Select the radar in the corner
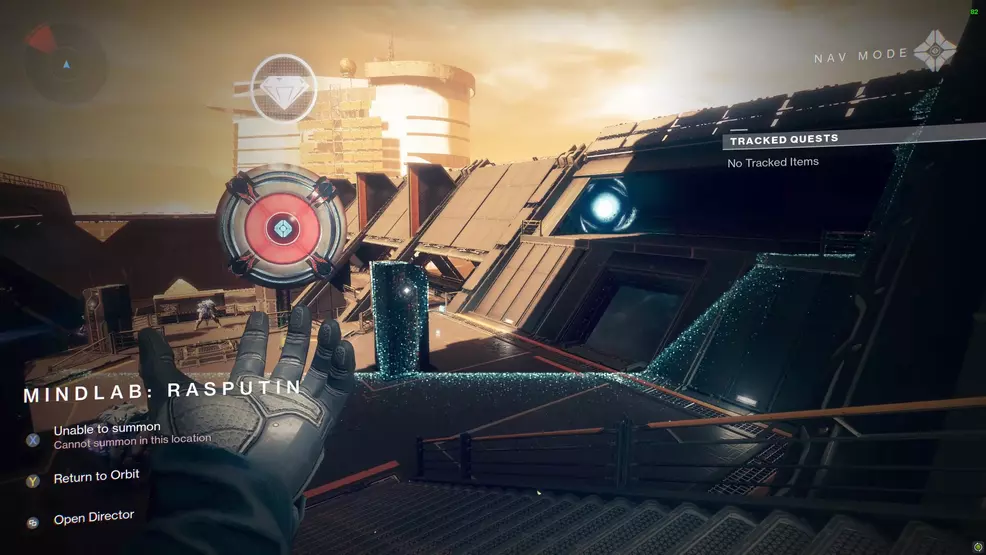Screen dimensions: 986x555 (x=65, y=60)
